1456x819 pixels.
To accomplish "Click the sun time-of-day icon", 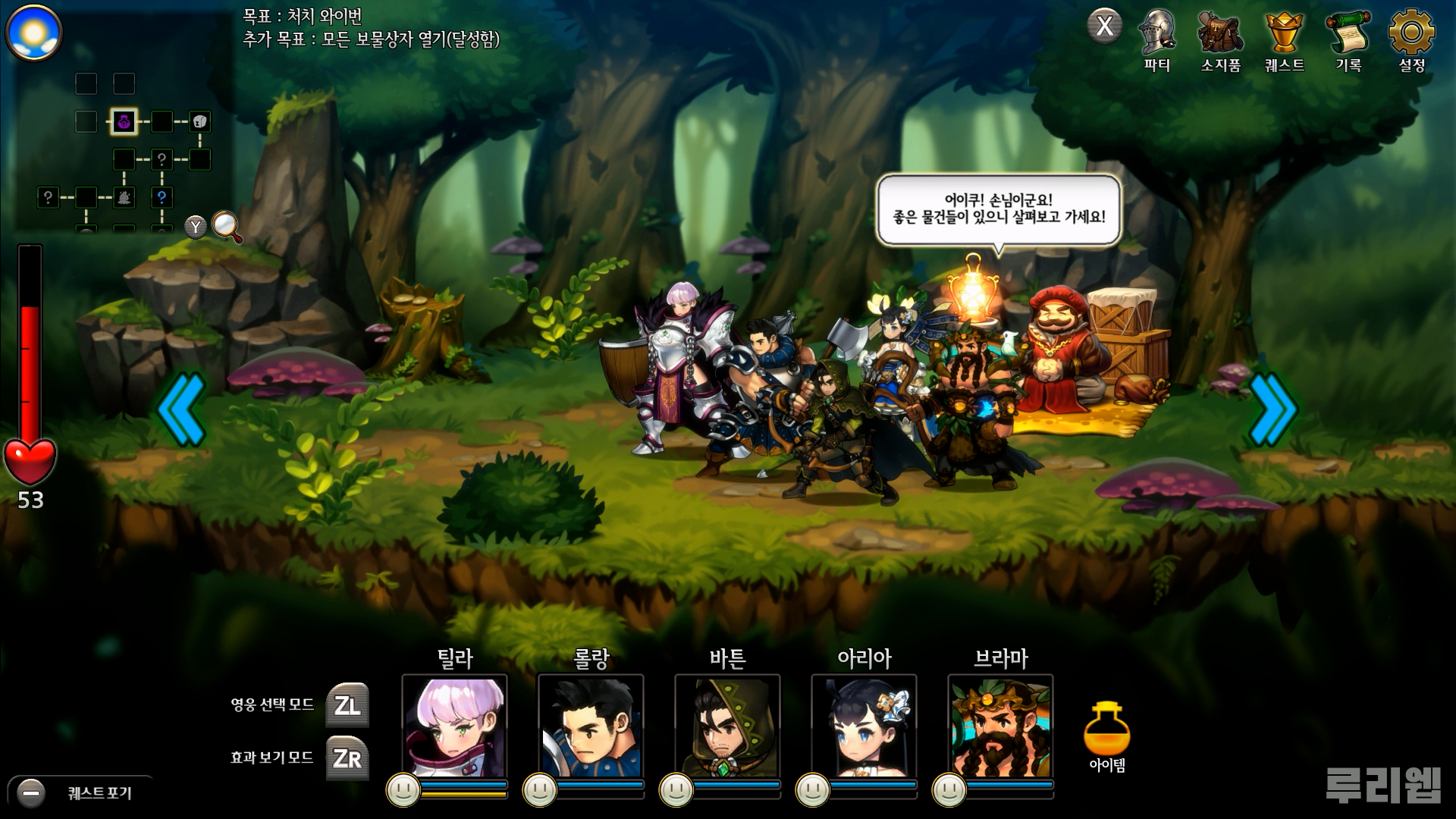I will coord(33,33).
